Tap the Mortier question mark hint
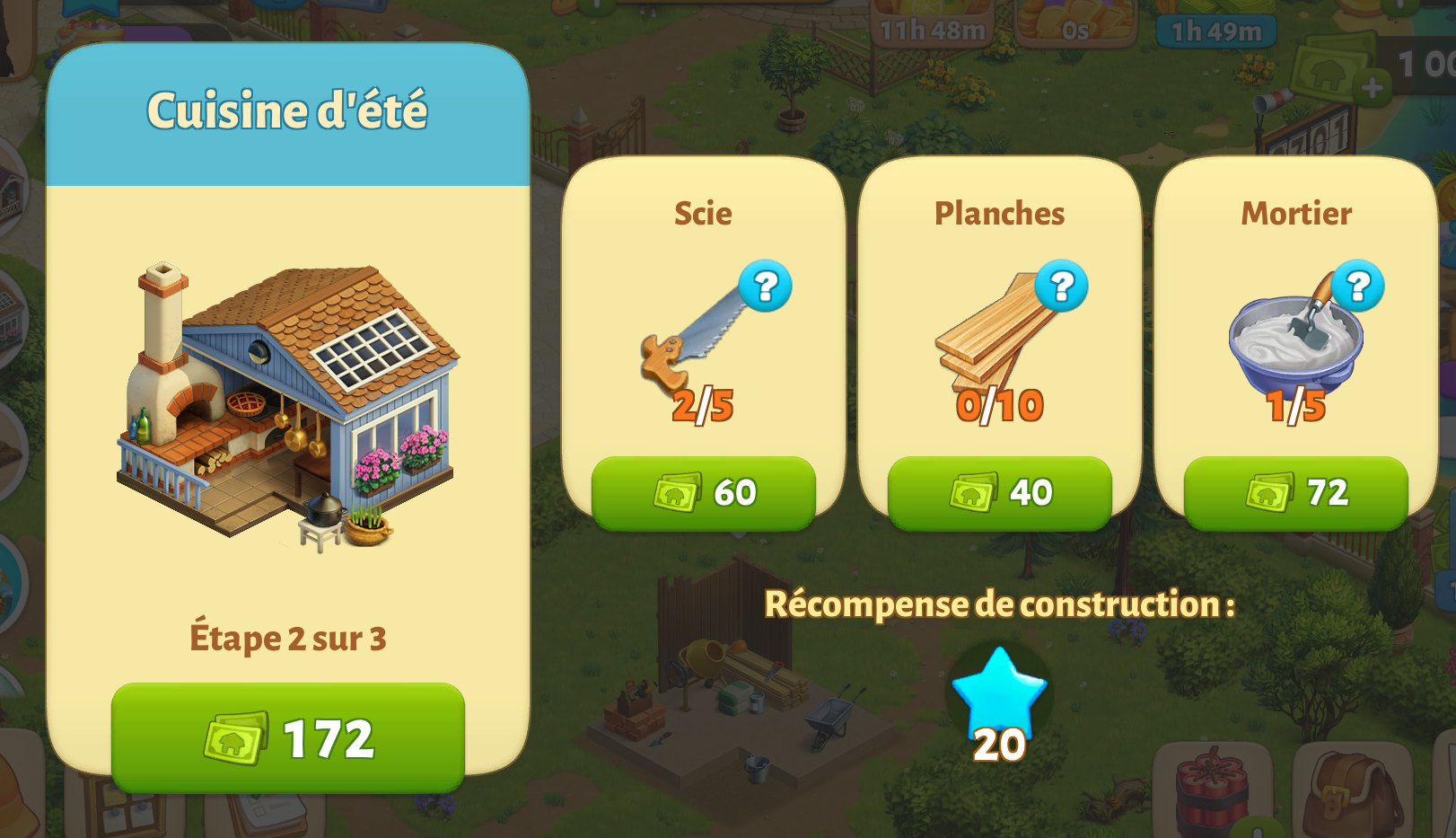The image size is (1456, 838). click(x=1357, y=287)
